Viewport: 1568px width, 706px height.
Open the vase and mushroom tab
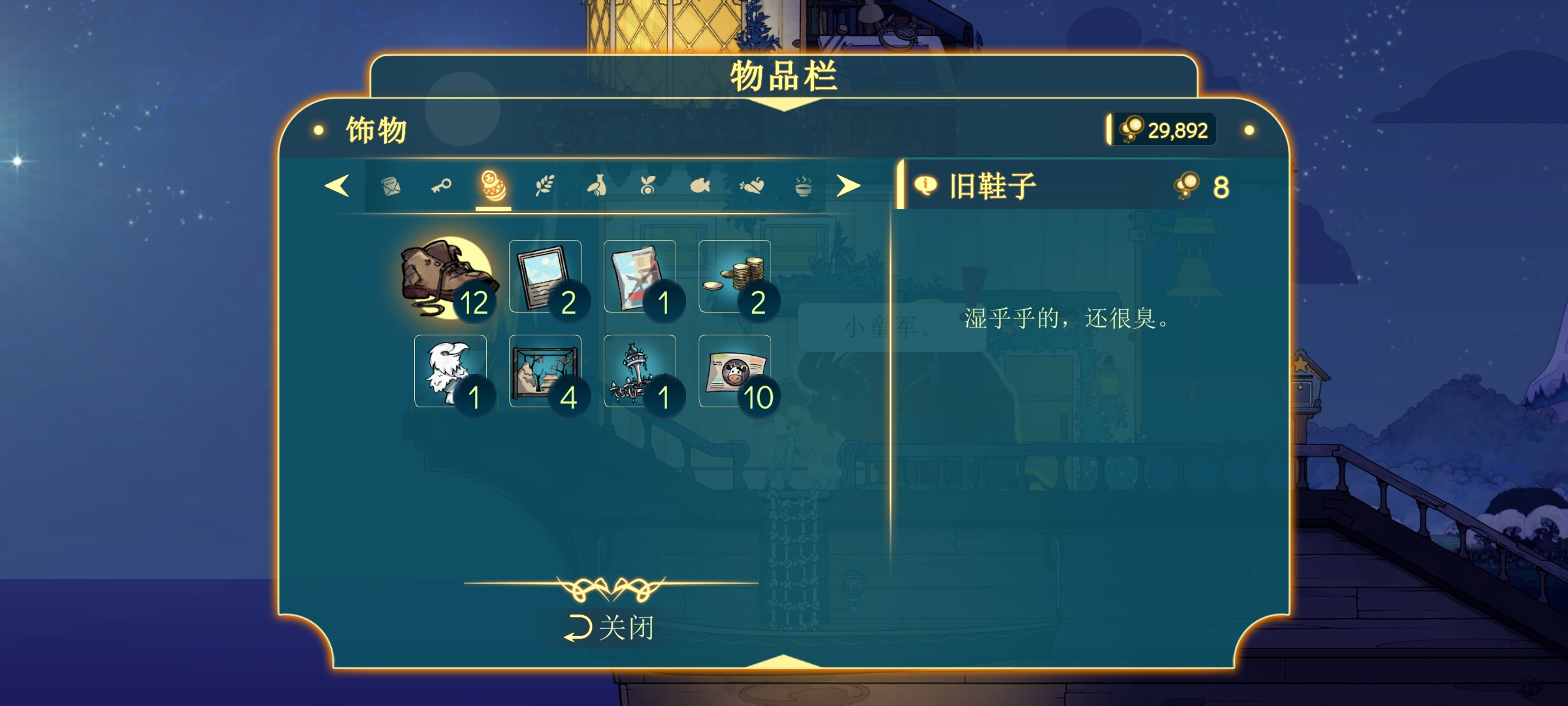[596, 187]
